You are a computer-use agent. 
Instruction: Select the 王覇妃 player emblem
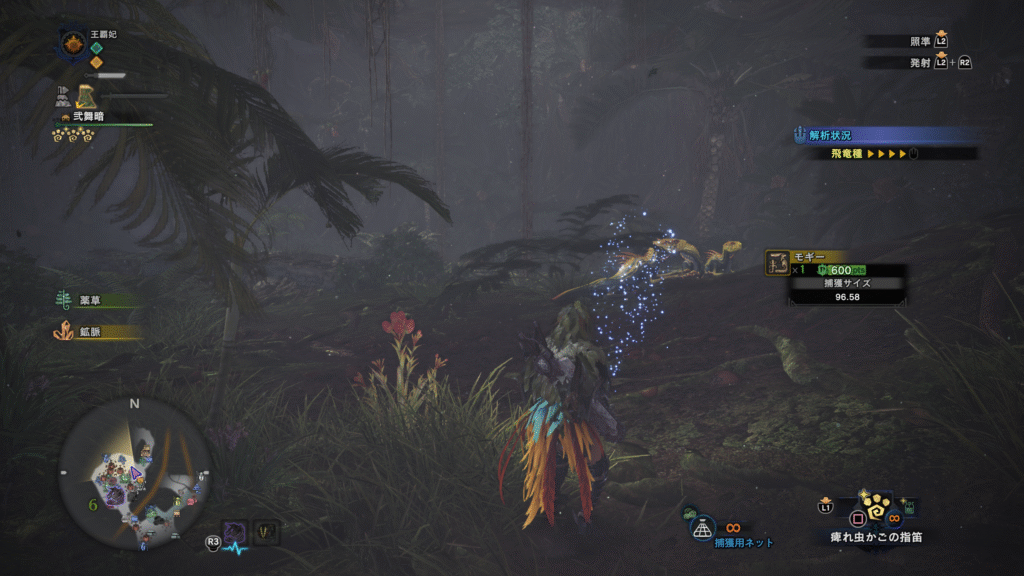pos(73,44)
